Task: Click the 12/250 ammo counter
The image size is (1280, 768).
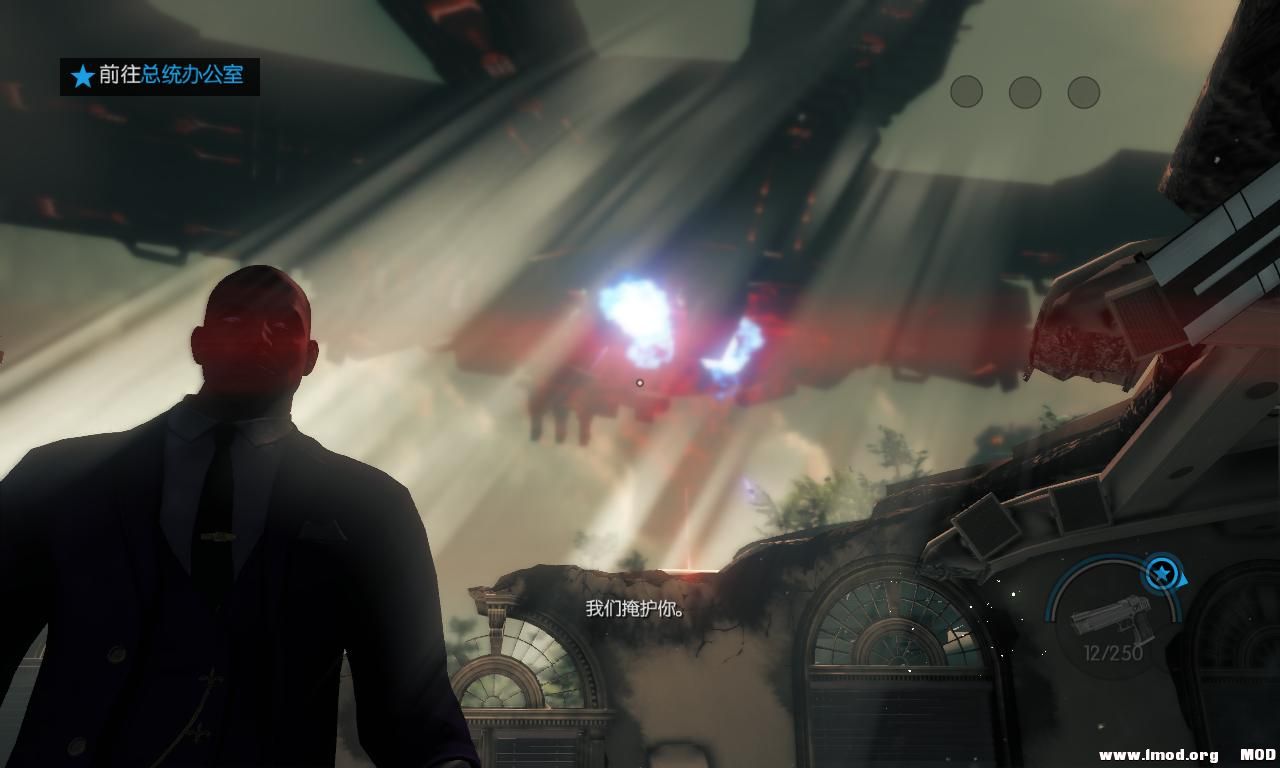Action: pos(1112,651)
